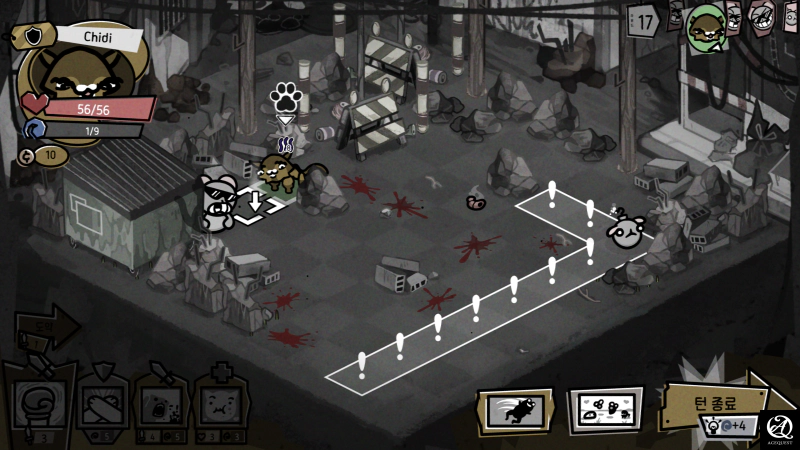800x450 pixels.
Task: Choose the healing cross skill card
Action: (x=220, y=404)
